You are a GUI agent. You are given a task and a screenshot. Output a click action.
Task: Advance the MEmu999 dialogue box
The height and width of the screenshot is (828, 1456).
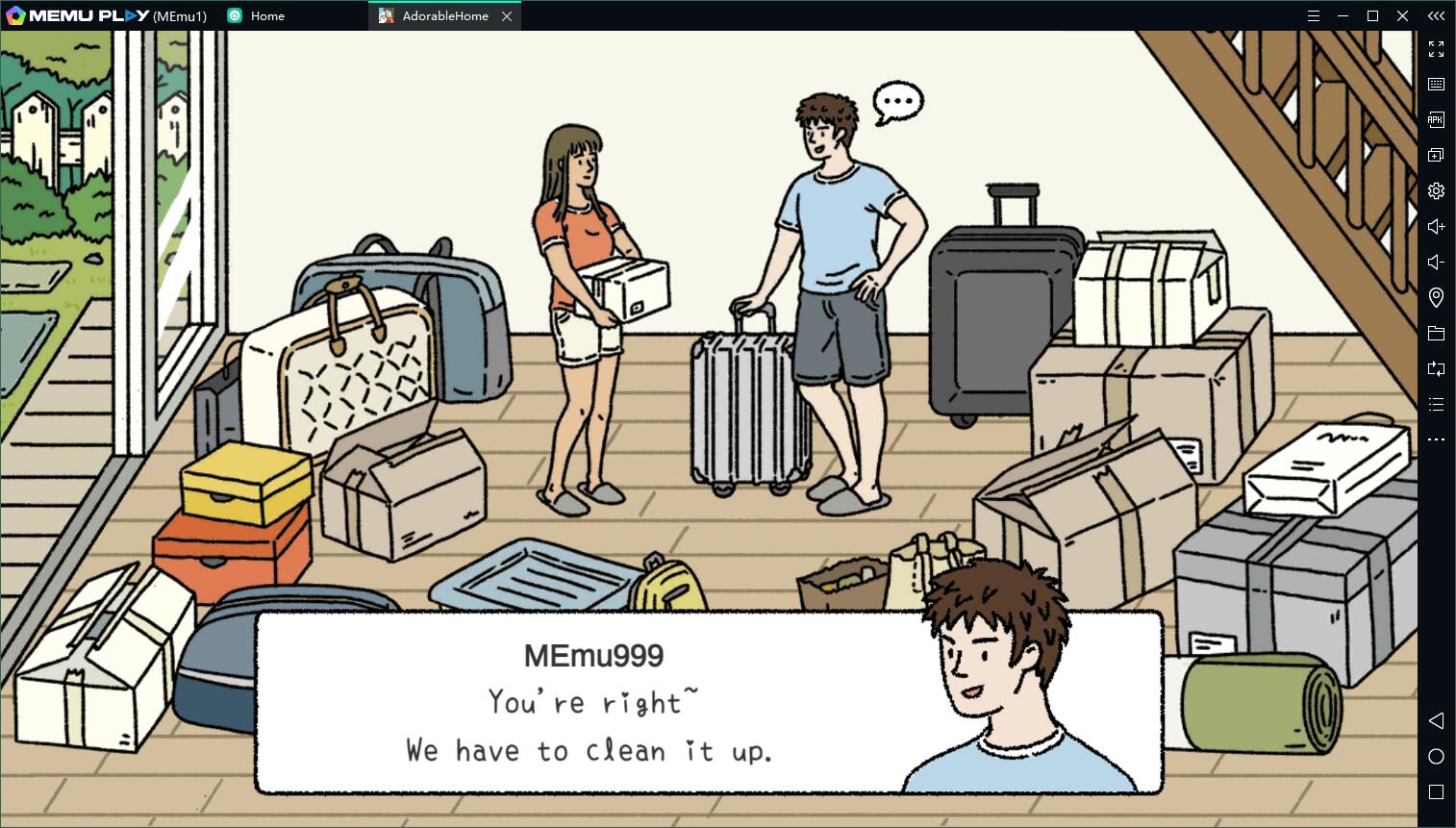click(708, 702)
